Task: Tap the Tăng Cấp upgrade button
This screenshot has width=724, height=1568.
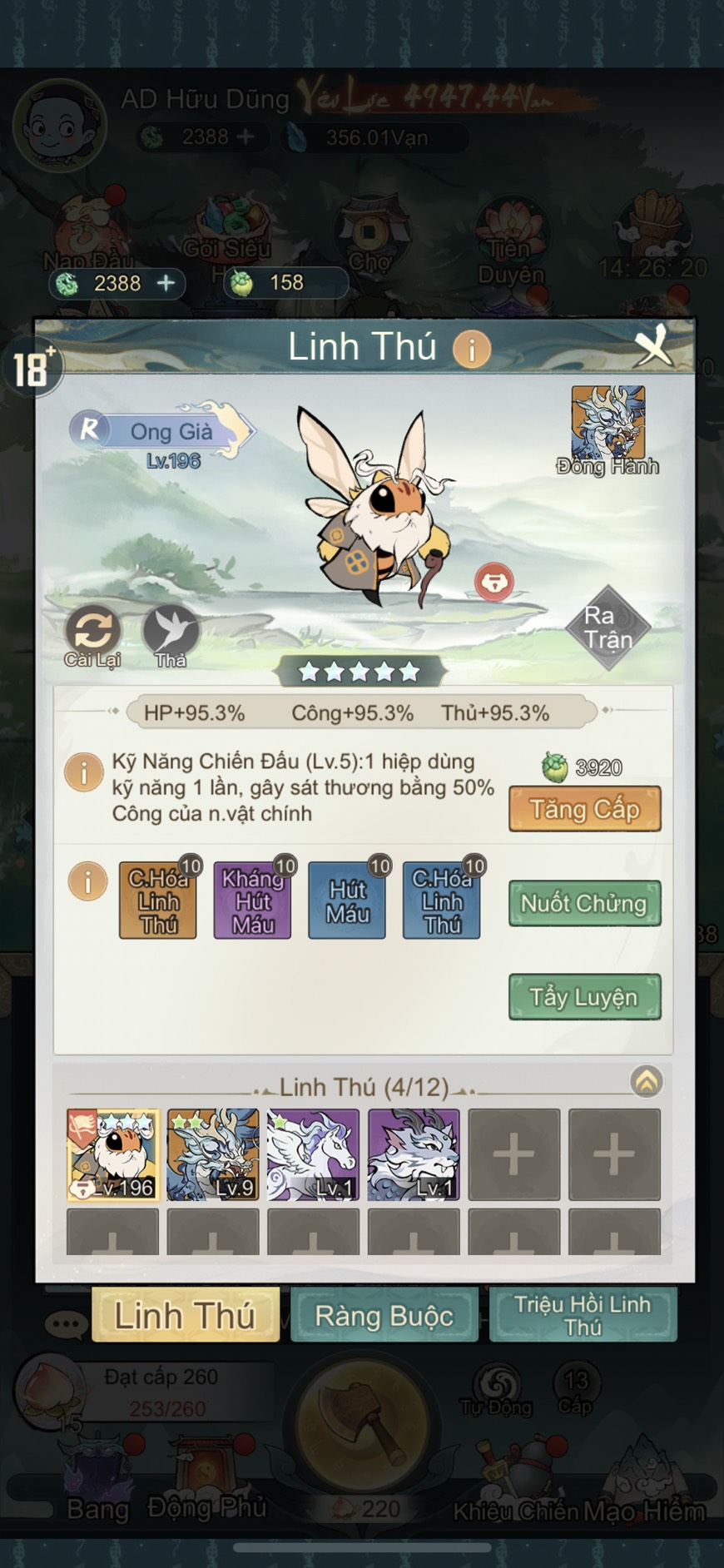Action: click(584, 809)
